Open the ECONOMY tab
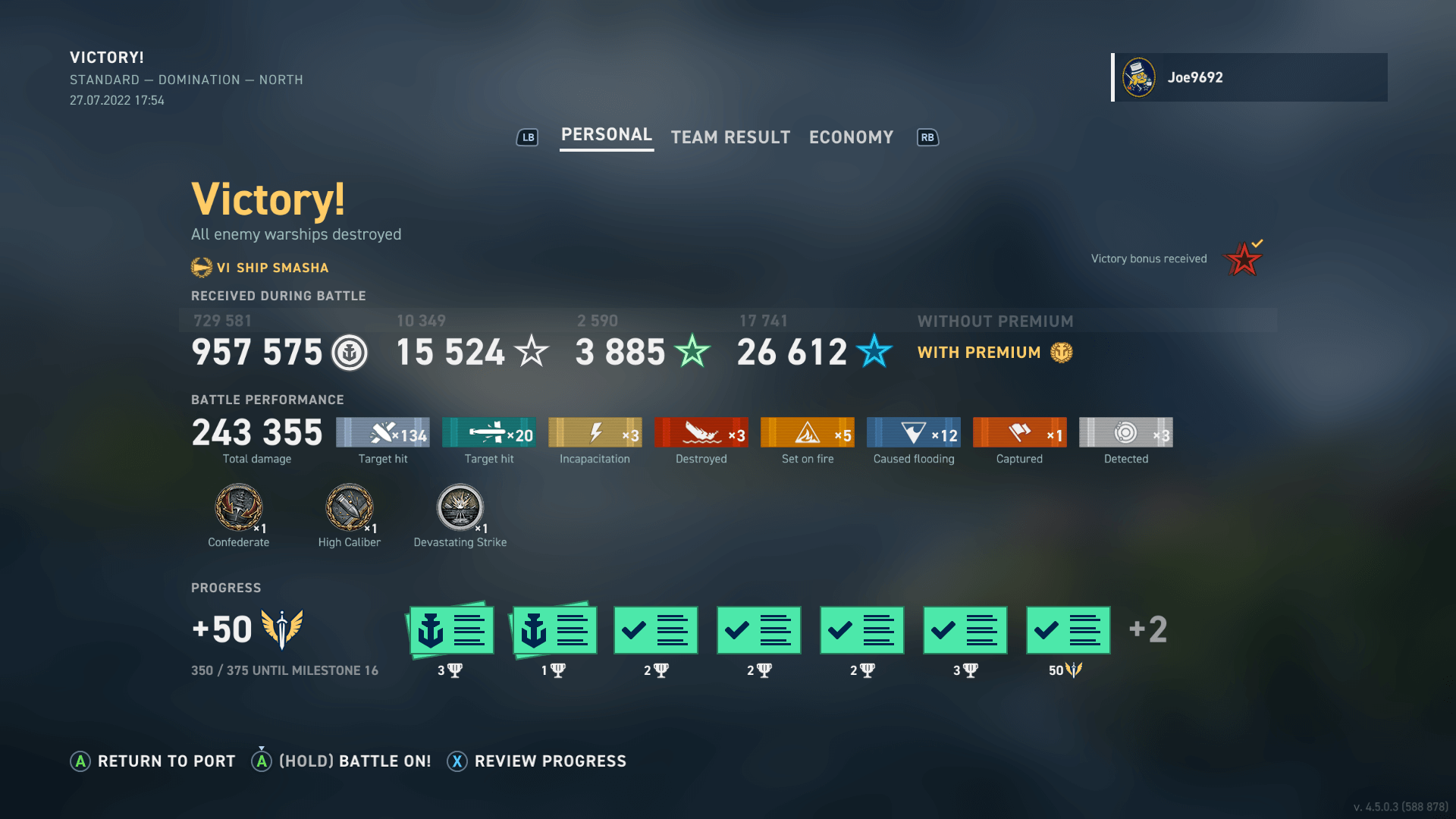The height and width of the screenshot is (819, 1456). tap(851, 136)
